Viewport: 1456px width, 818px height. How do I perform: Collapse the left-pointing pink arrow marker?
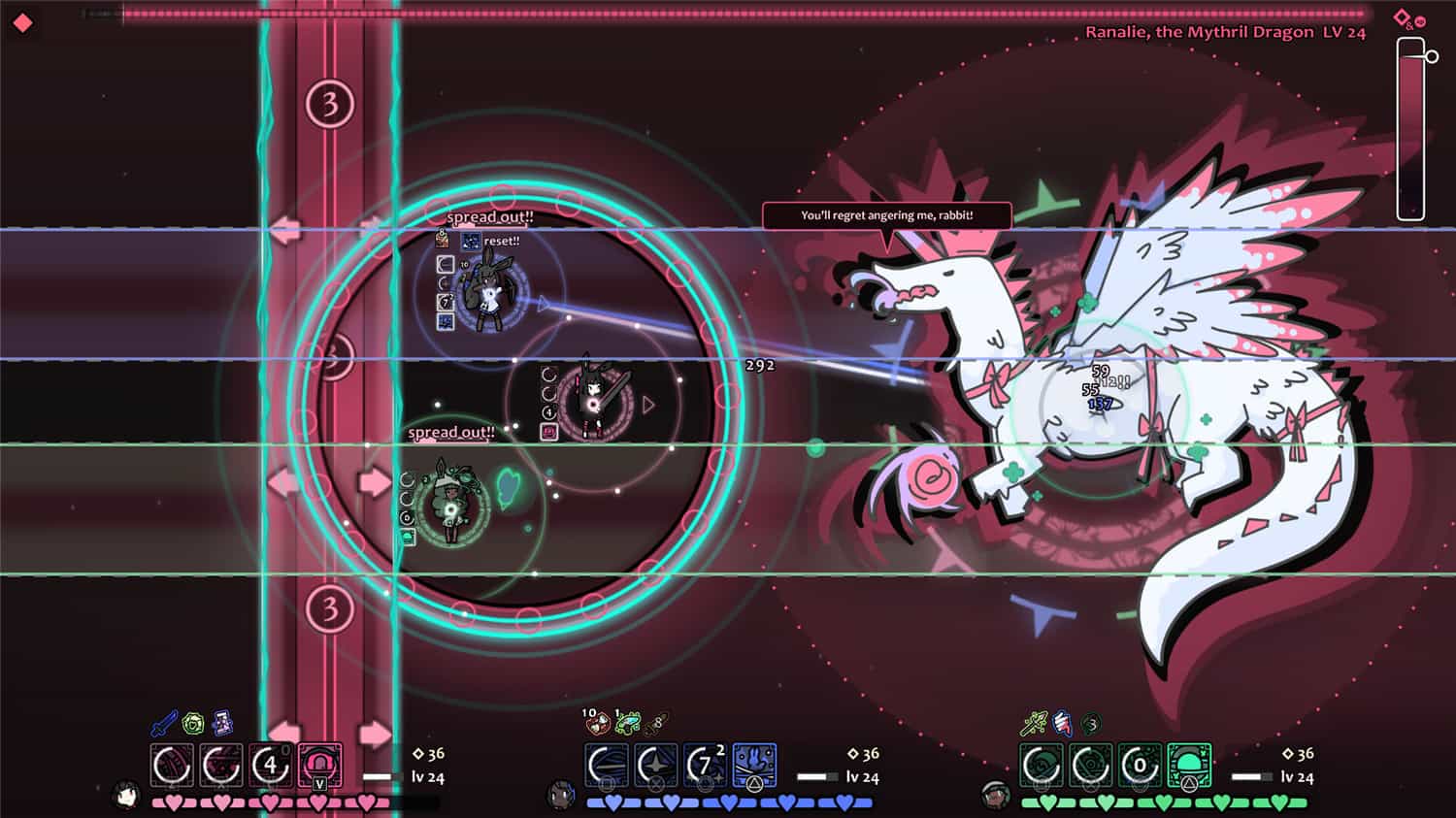[284, 231]
